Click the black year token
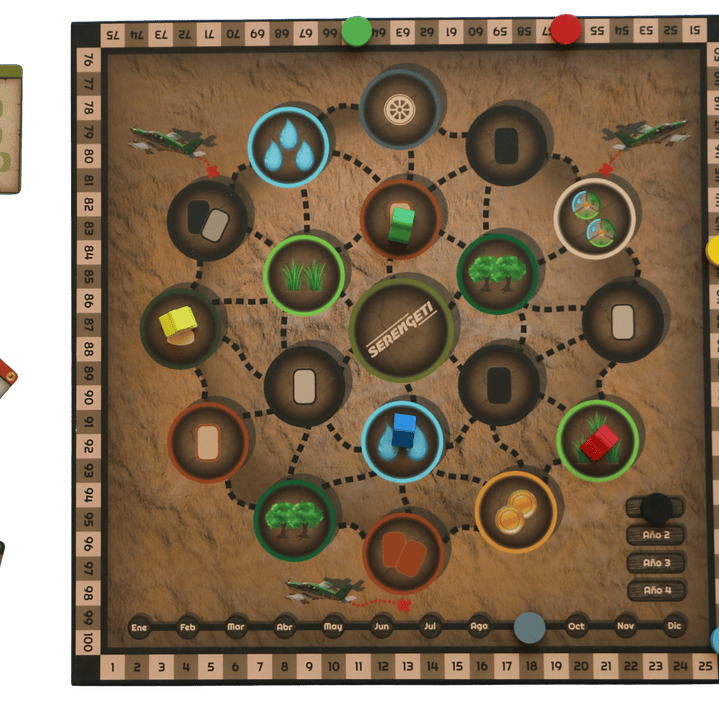Screen dimensions: 719x719 point(657,507)
